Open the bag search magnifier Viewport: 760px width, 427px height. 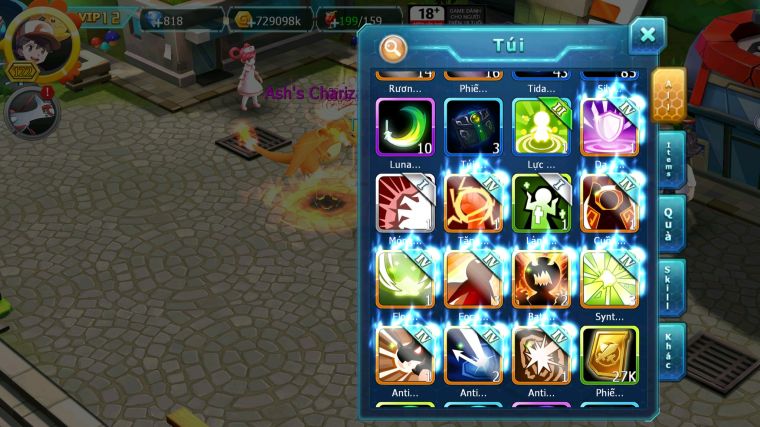(394, 47)
